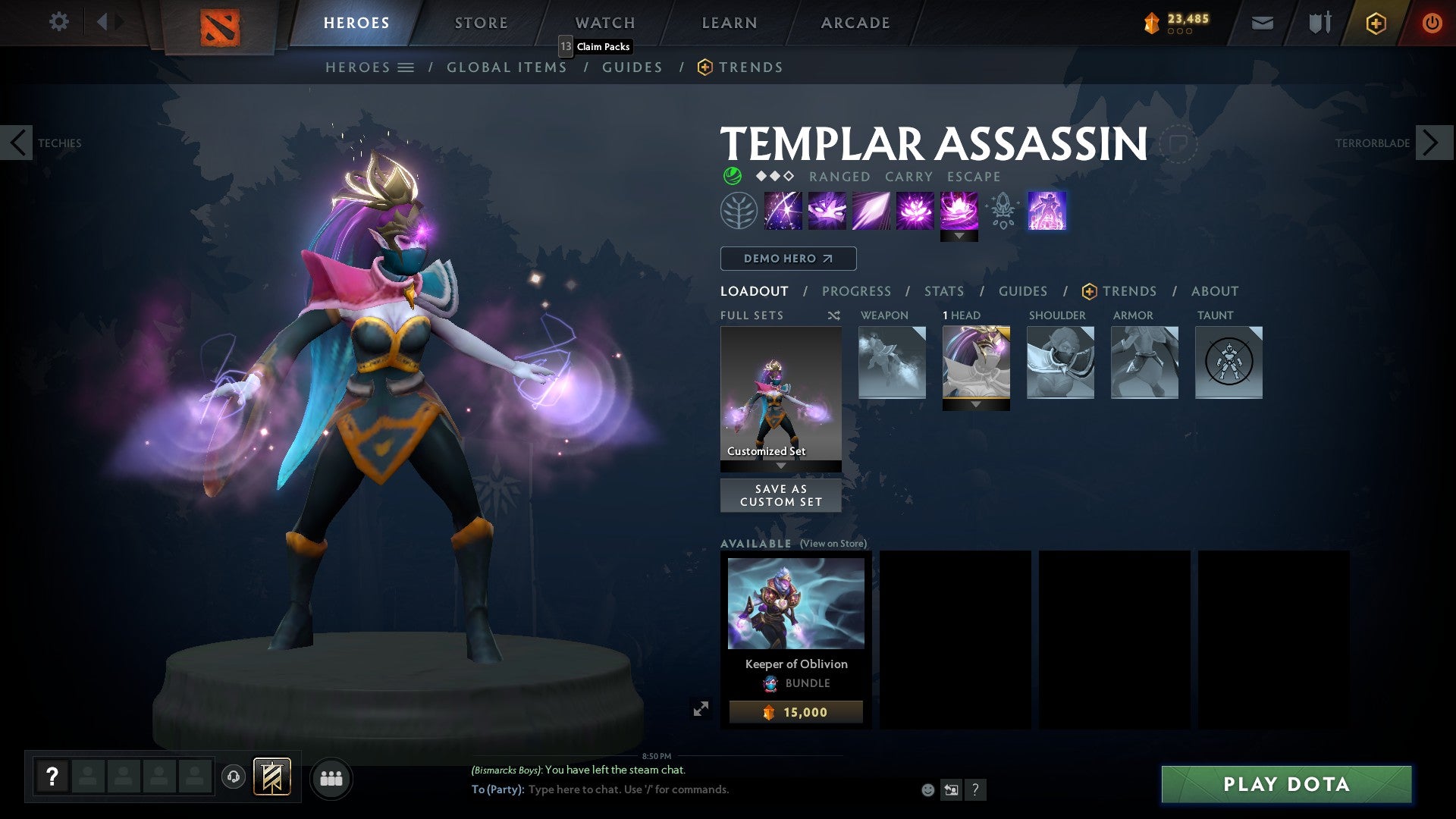Toggle the randomize full sets shuffle icon

tap(833, 315)
